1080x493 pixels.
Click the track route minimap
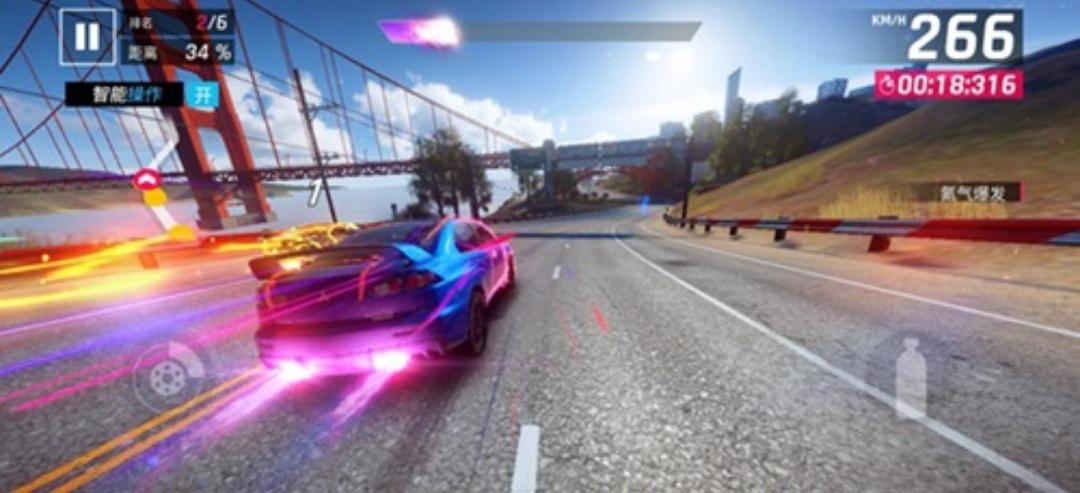(x=160, y=195)
